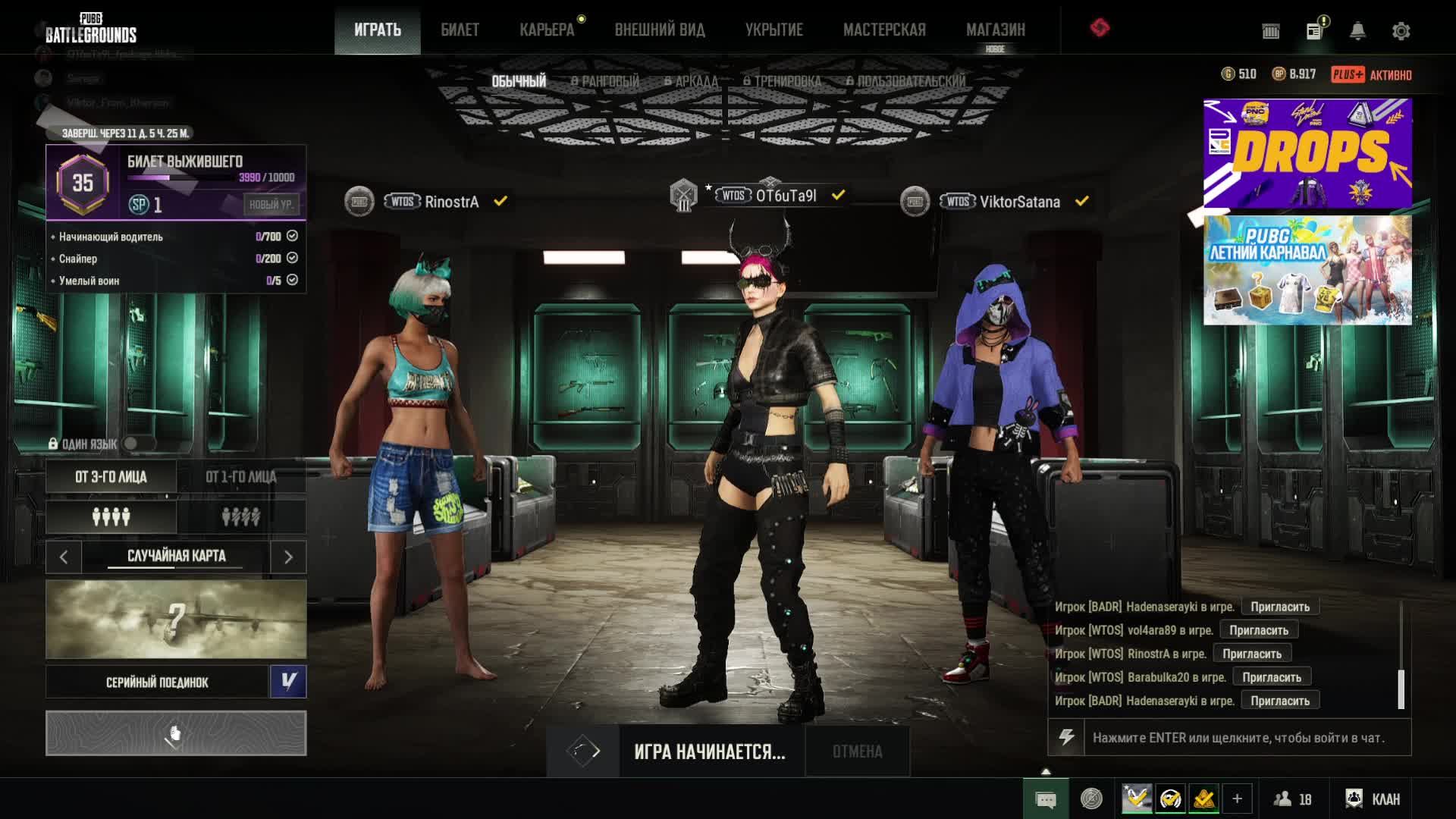
Task: Open the Мастерская tab
Action: click(x=884, y=30)
